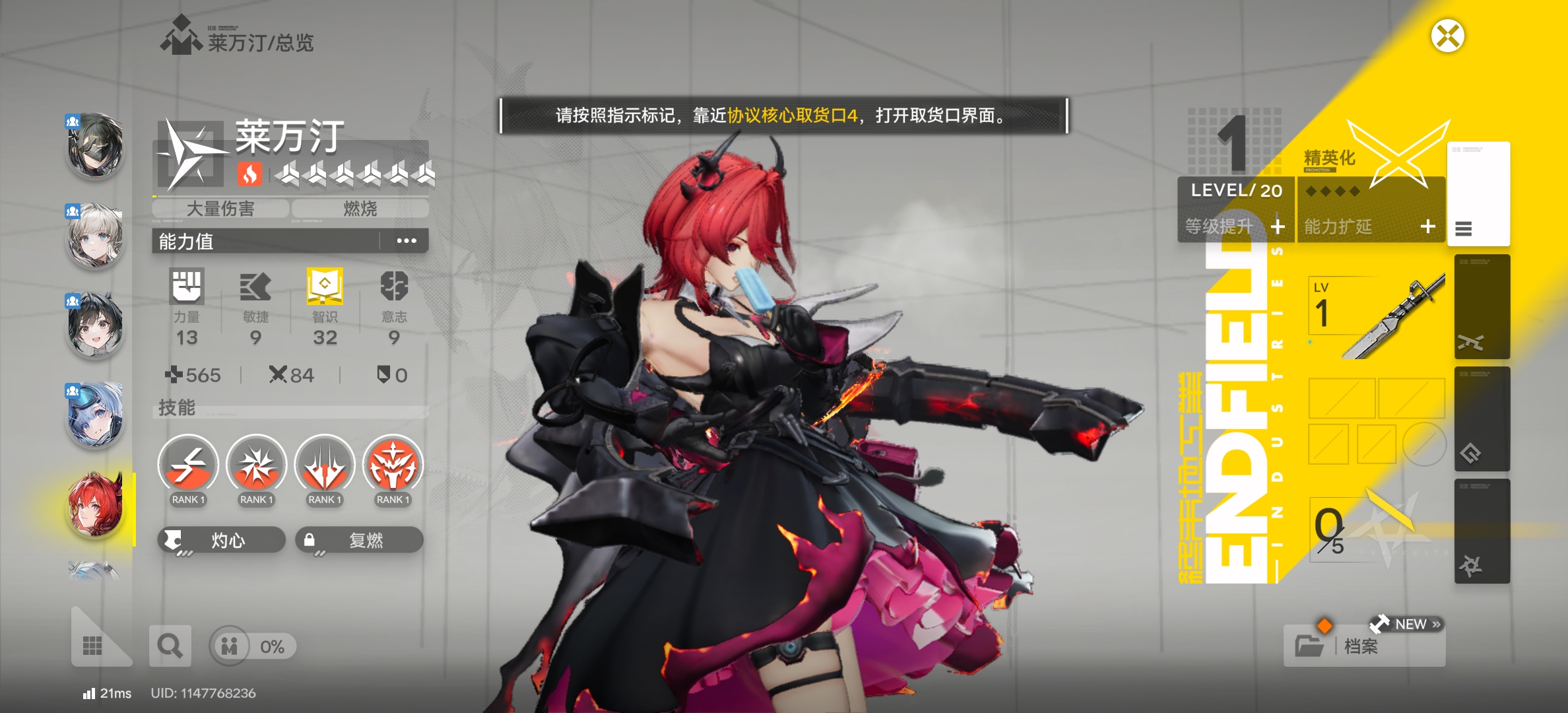Select the starburst skill icon
This screenshot has width=1568, height=713.
coord(256,465)
